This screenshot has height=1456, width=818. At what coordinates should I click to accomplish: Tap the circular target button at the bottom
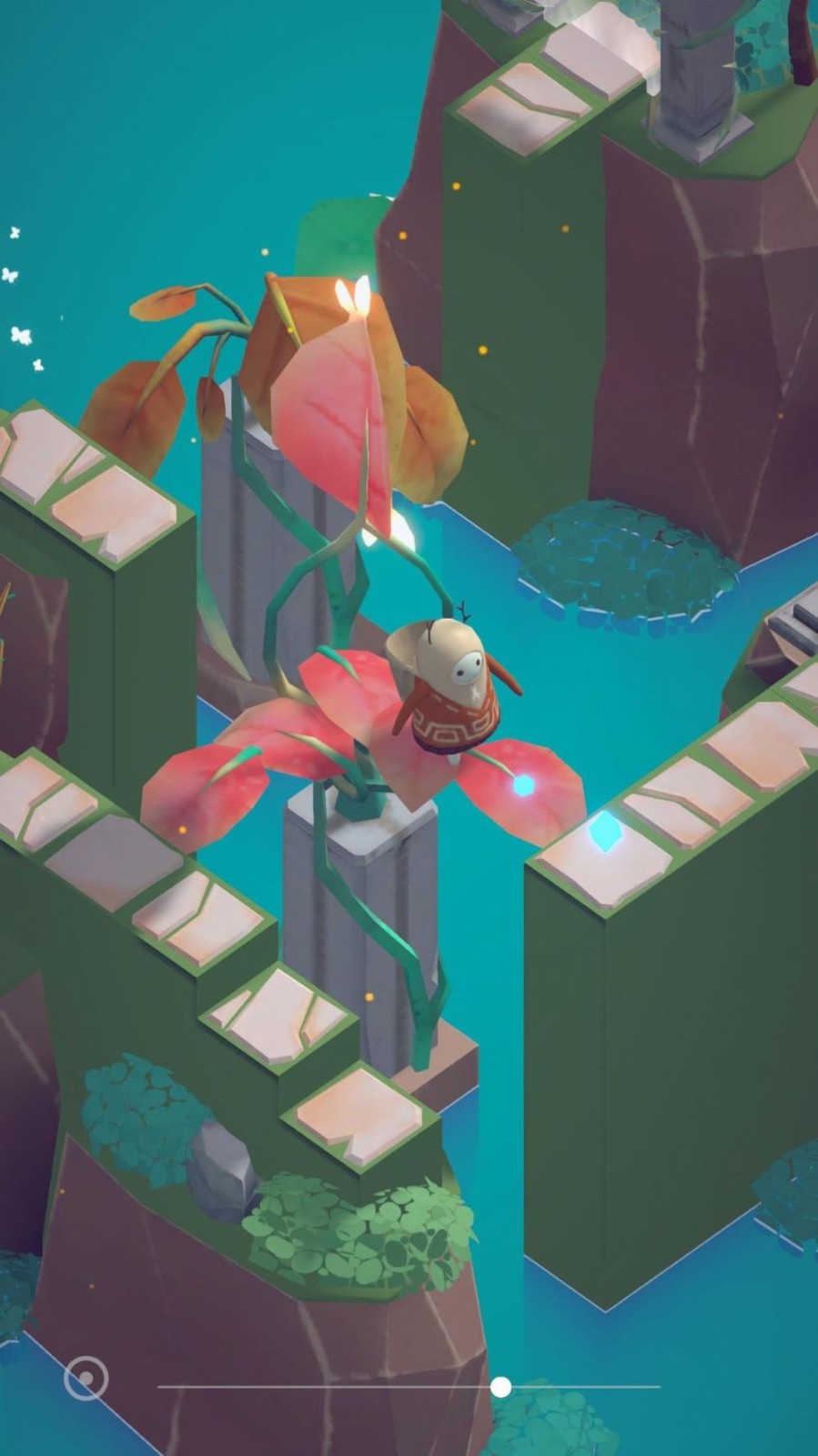[86, 1379]
